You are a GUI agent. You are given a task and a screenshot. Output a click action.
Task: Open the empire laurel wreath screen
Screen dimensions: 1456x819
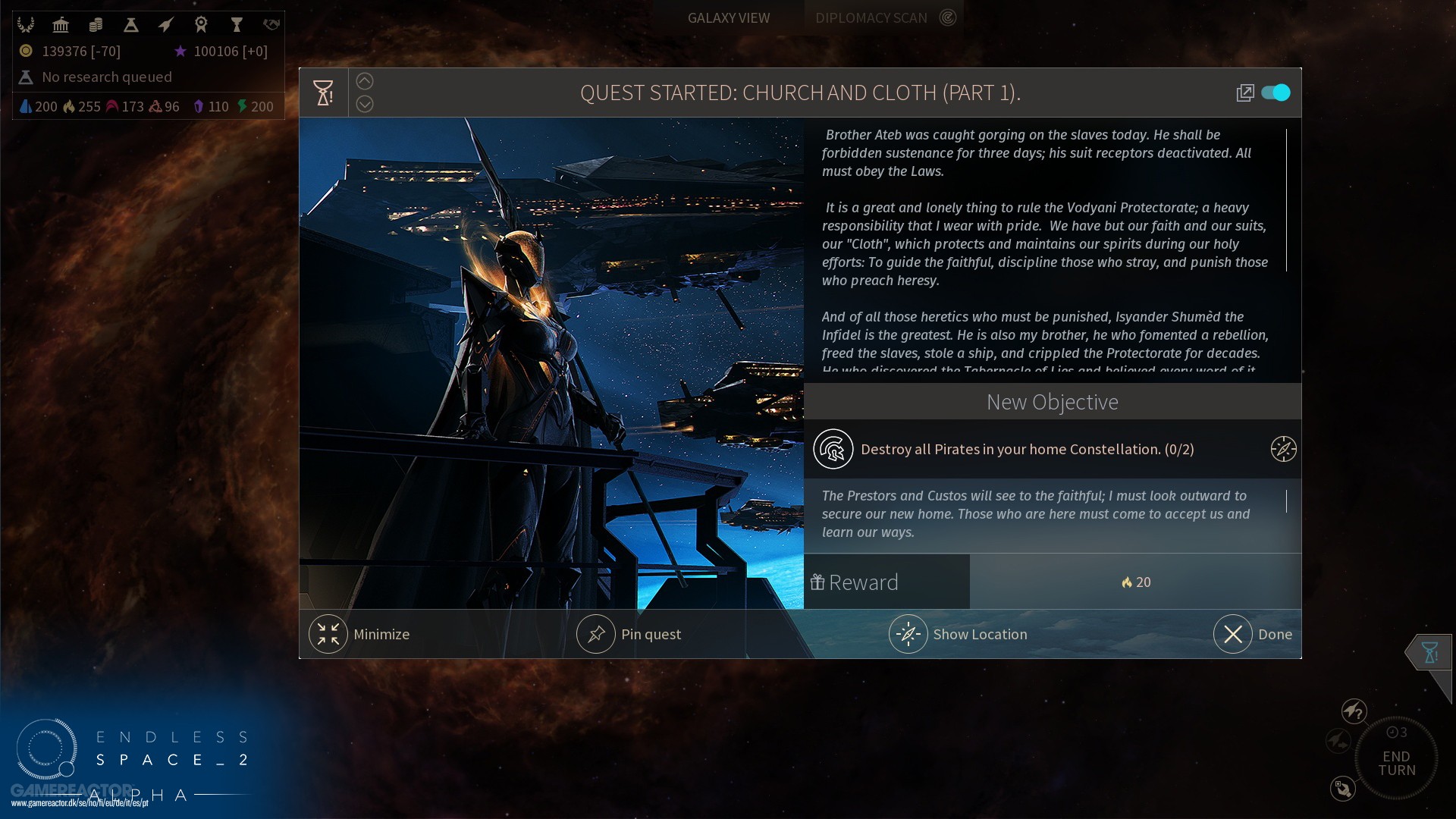pos(27,25)
